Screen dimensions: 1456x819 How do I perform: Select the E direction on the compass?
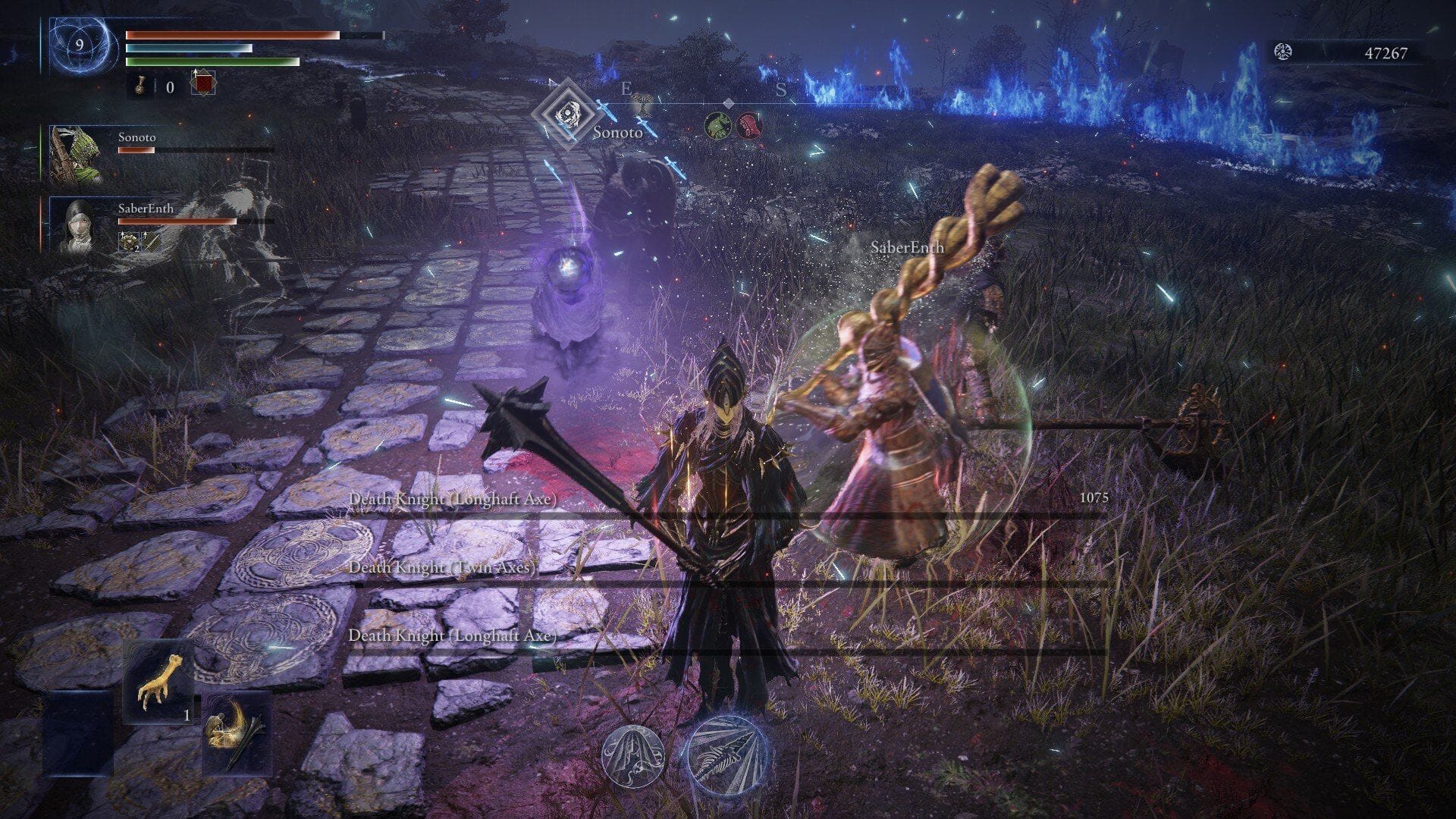626,89
